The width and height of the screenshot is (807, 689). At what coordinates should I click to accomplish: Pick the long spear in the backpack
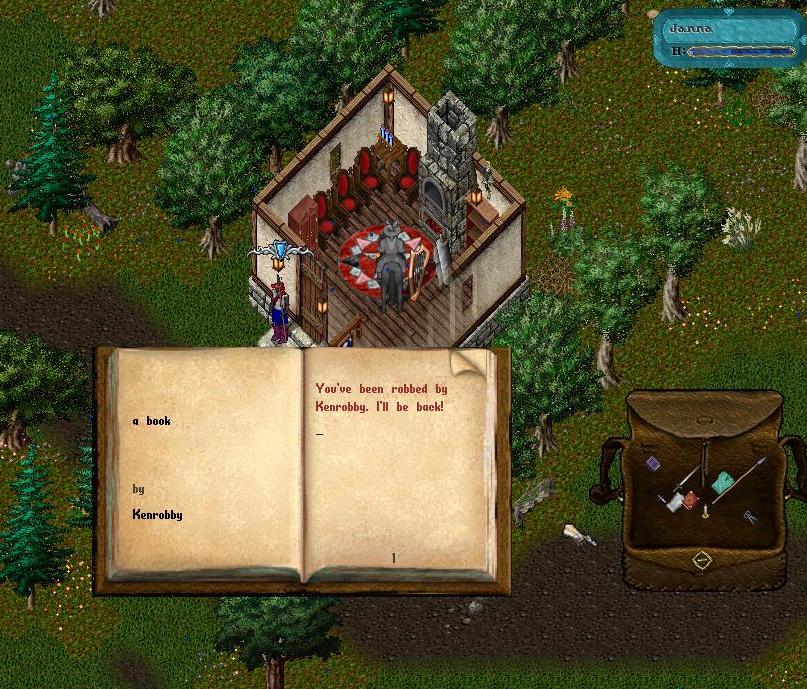tap(748, 475)
